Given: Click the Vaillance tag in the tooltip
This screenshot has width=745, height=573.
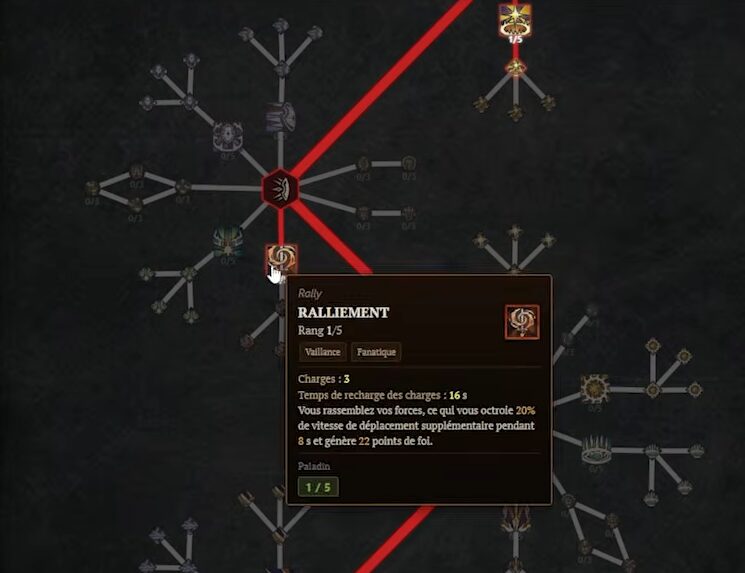Looking at the screenshot, I should point(322,352).
